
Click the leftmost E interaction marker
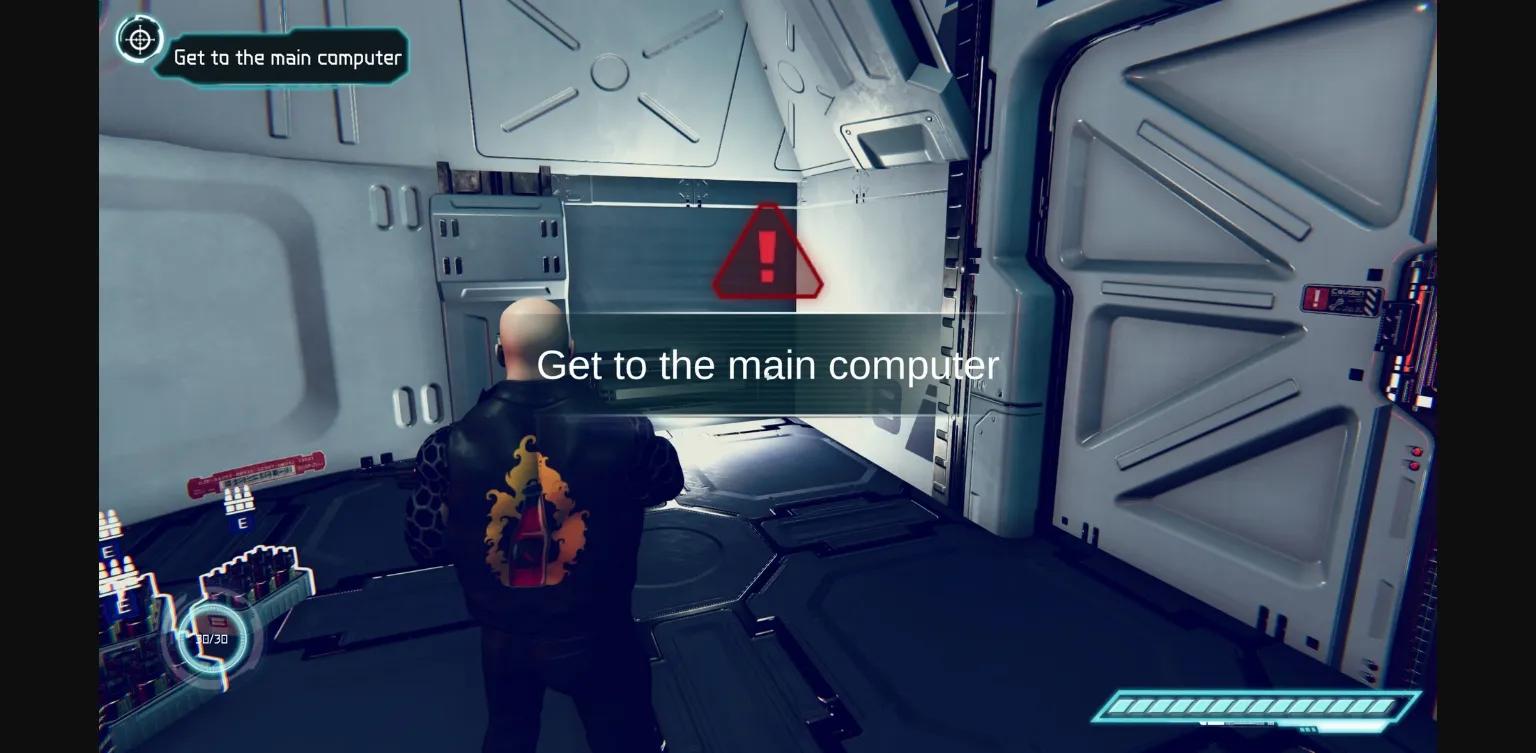pyautogui.click(x=109, y=551)
